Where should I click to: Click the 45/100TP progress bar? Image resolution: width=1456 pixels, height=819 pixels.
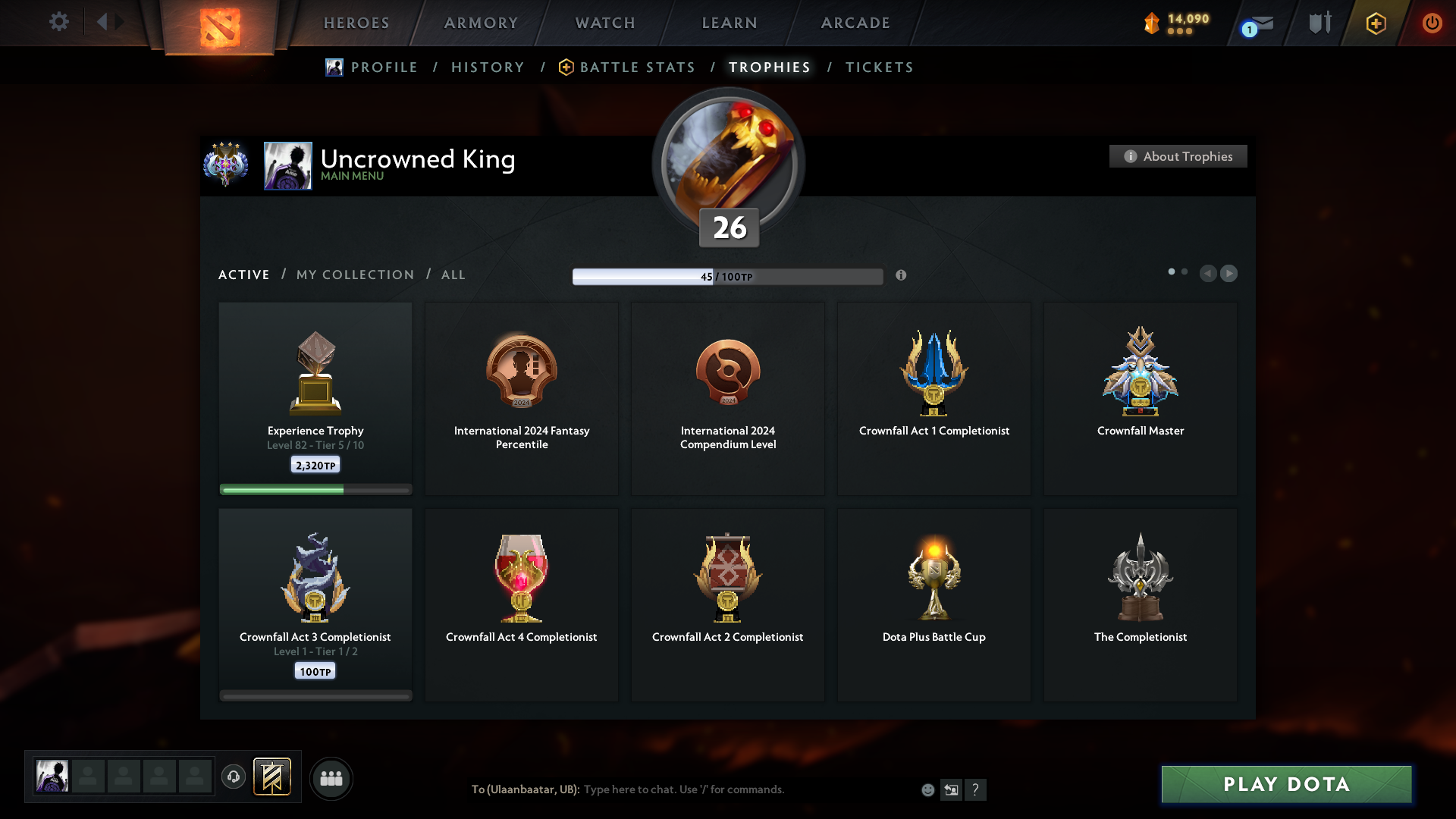click(x=728, y=276)
